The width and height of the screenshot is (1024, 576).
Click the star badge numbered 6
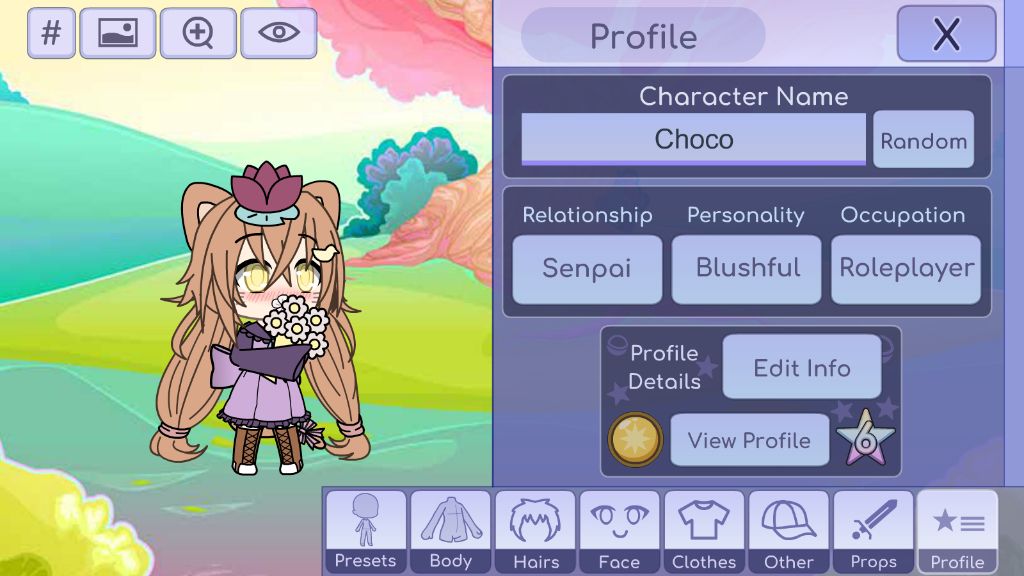click(865, 439)
